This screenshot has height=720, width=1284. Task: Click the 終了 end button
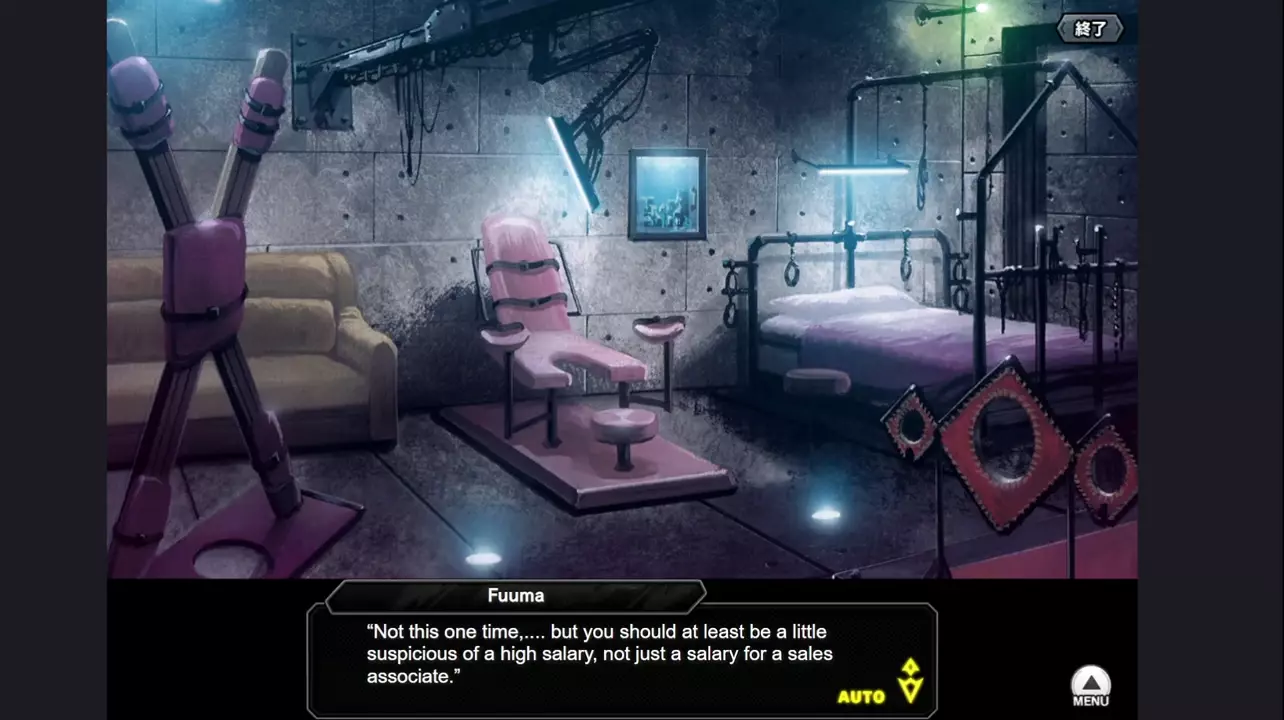(1090, 29)
